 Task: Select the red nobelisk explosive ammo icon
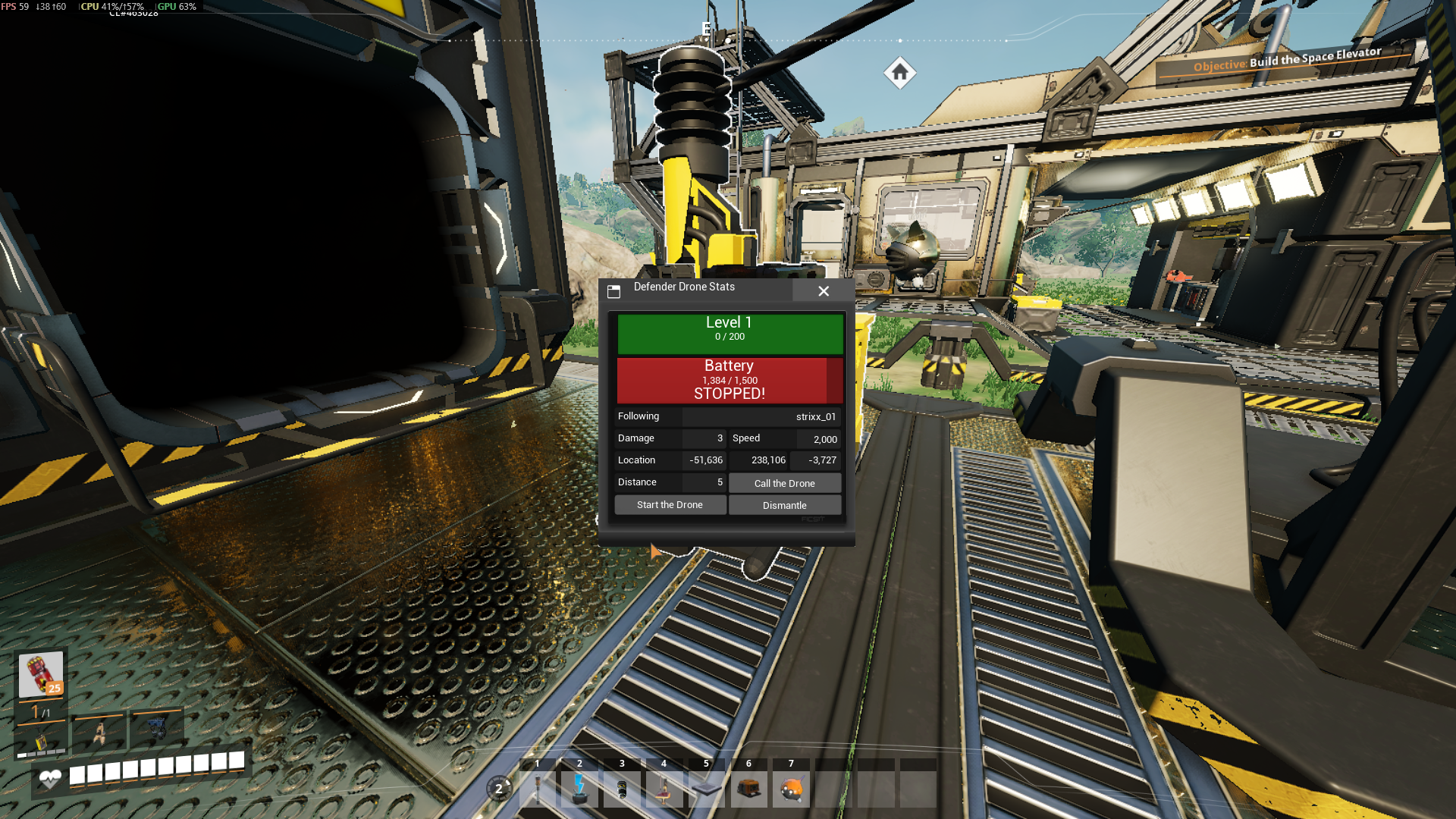click(x=41, y=674)
